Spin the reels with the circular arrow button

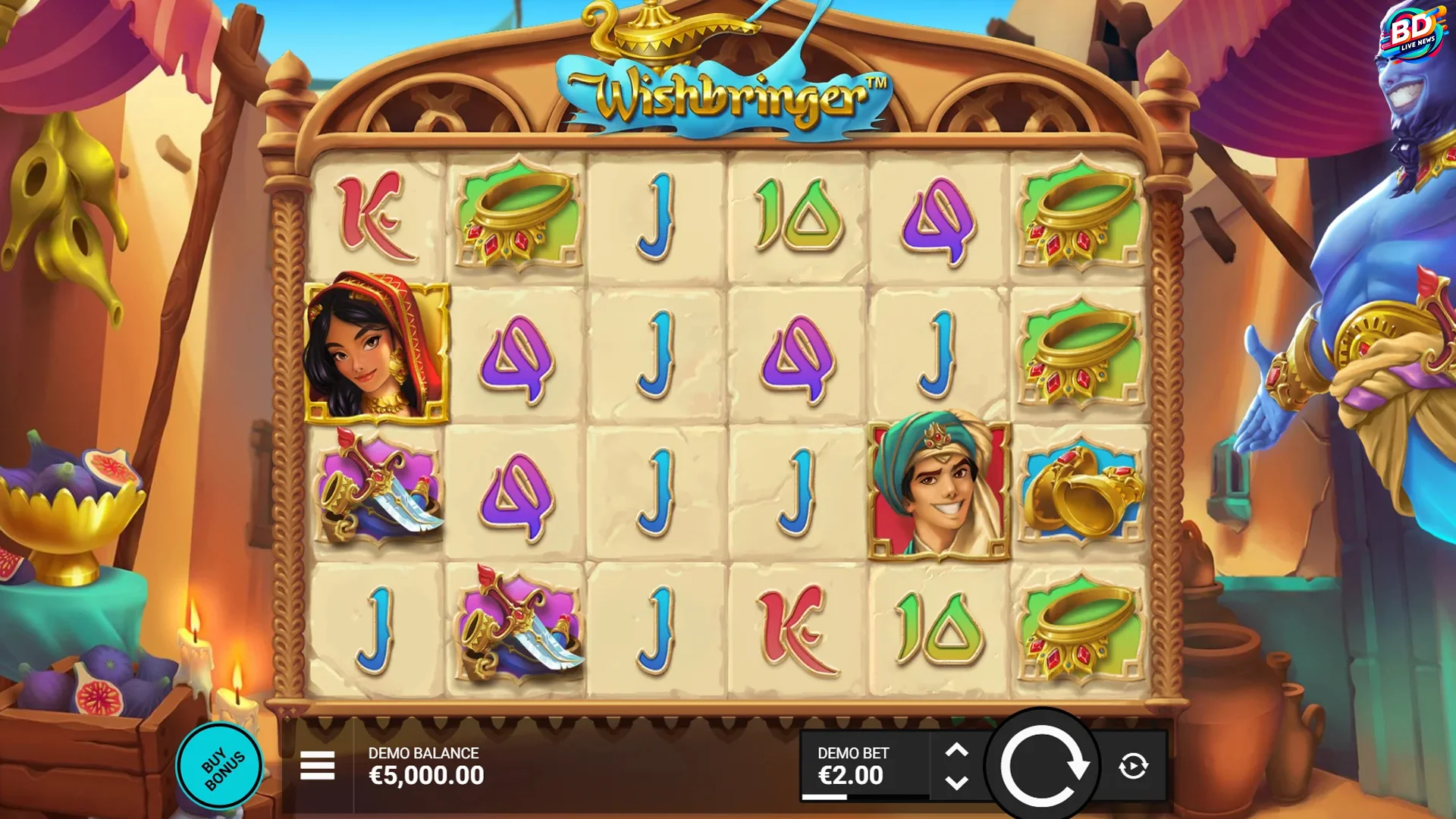click(1042, 766)
